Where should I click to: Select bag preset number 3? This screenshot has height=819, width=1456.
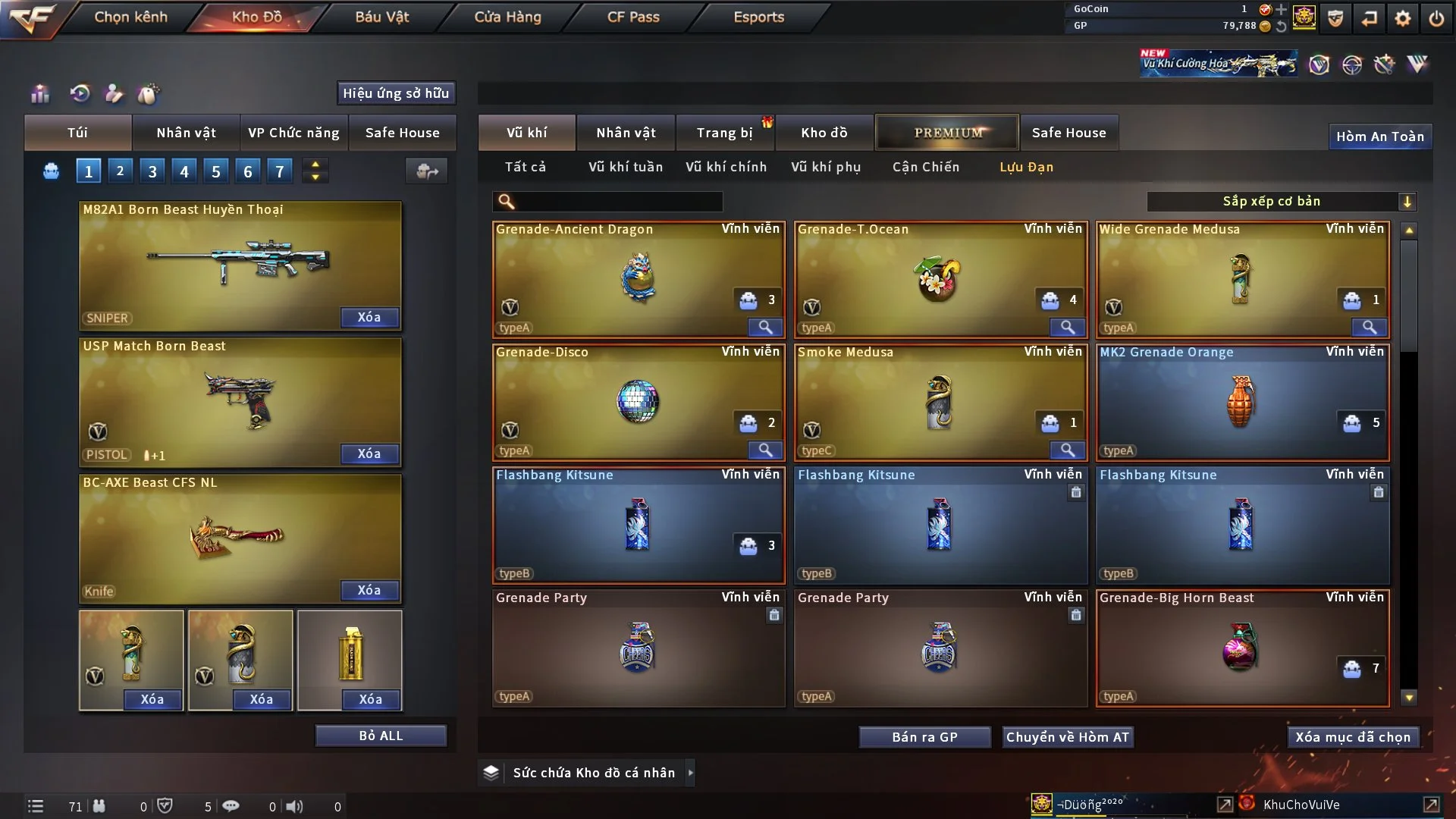[152, 171]
